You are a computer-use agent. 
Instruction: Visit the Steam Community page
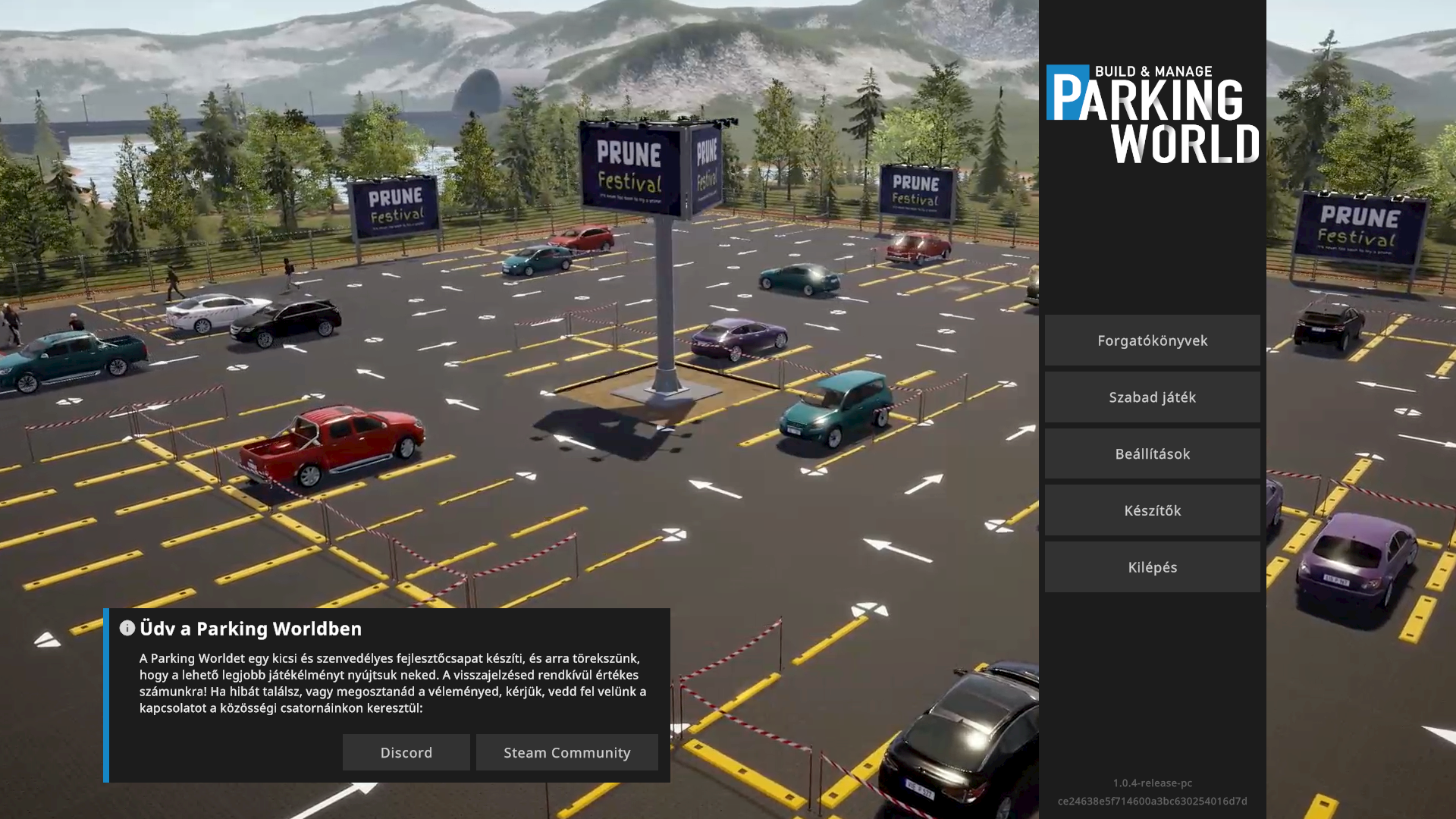click(x=566, y=752)
